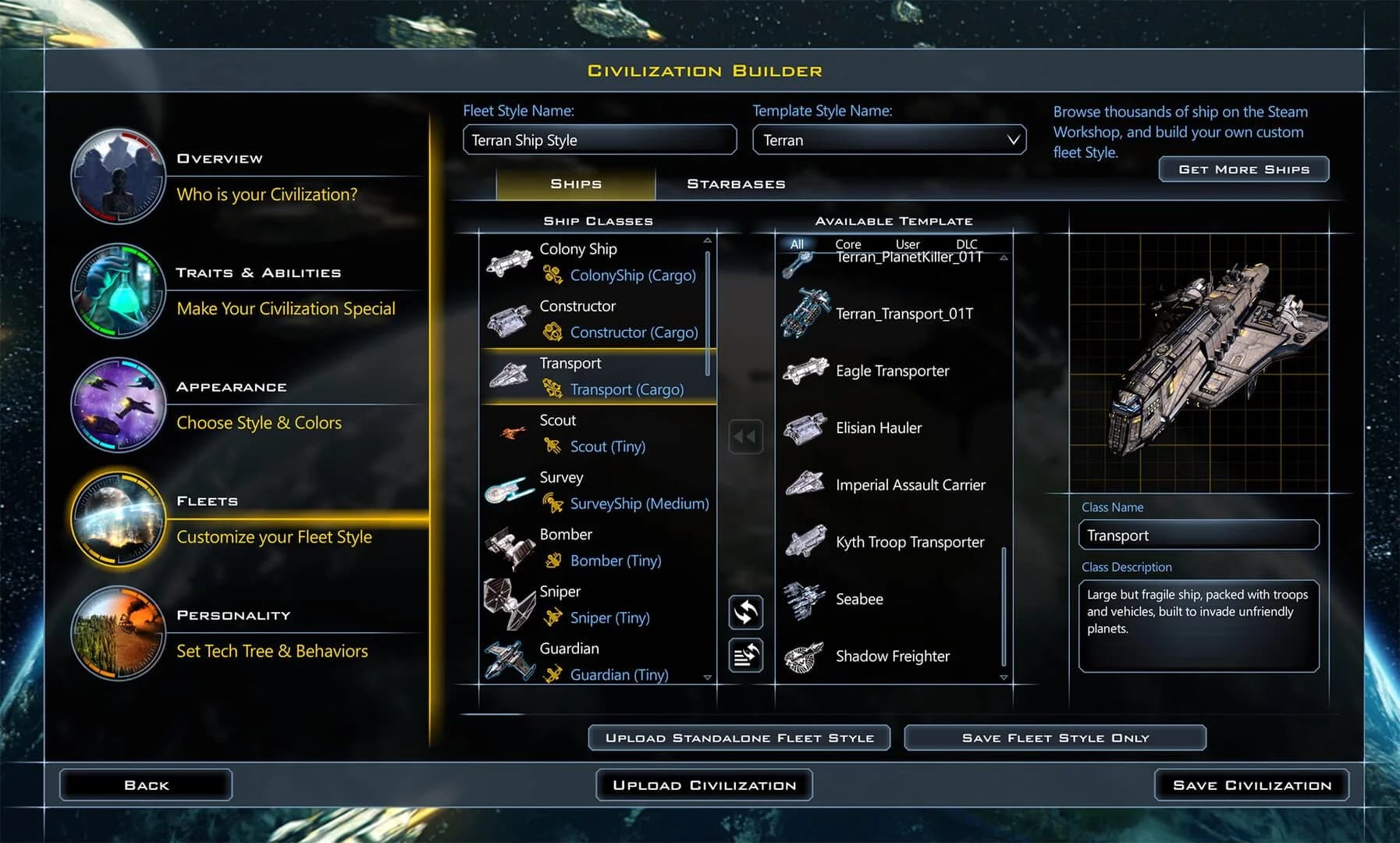Click the swap template refresh icon
The width and height of the screenshot is (1400, 843).
coord(744,614)
